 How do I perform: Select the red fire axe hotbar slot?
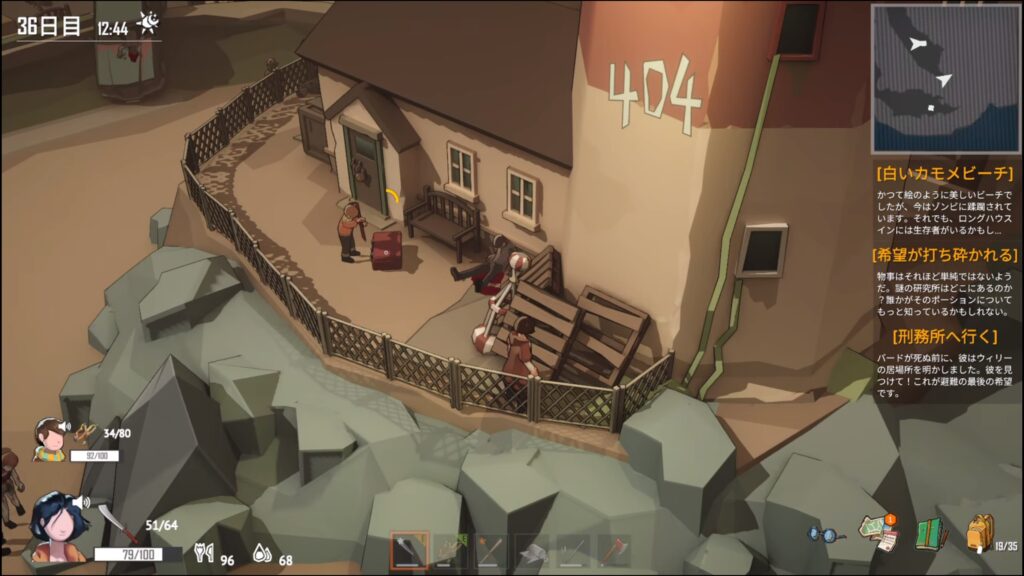613,551
